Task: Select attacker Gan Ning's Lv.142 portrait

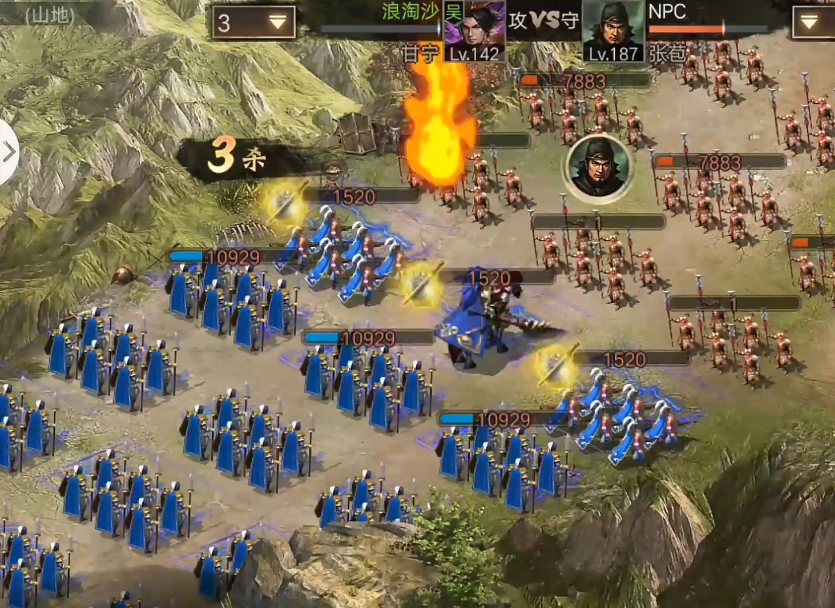Action: click(x=474, y=30)
